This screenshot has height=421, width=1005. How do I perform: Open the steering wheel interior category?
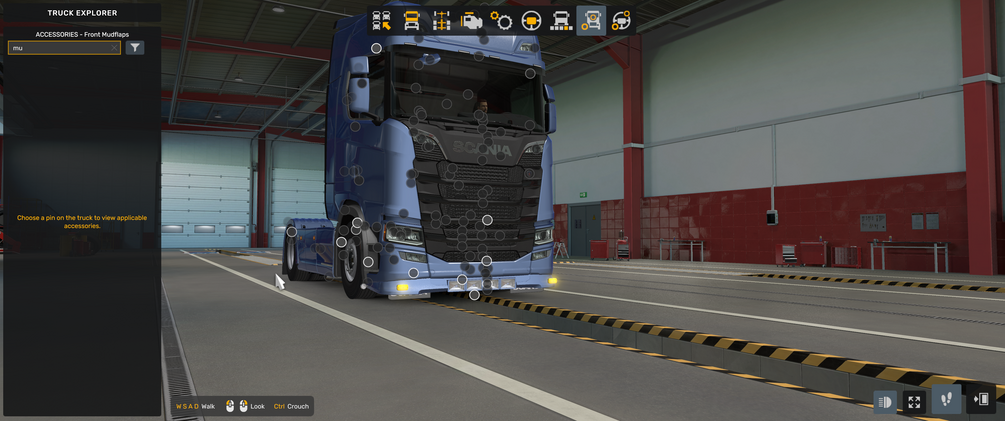tap(531, 20)
